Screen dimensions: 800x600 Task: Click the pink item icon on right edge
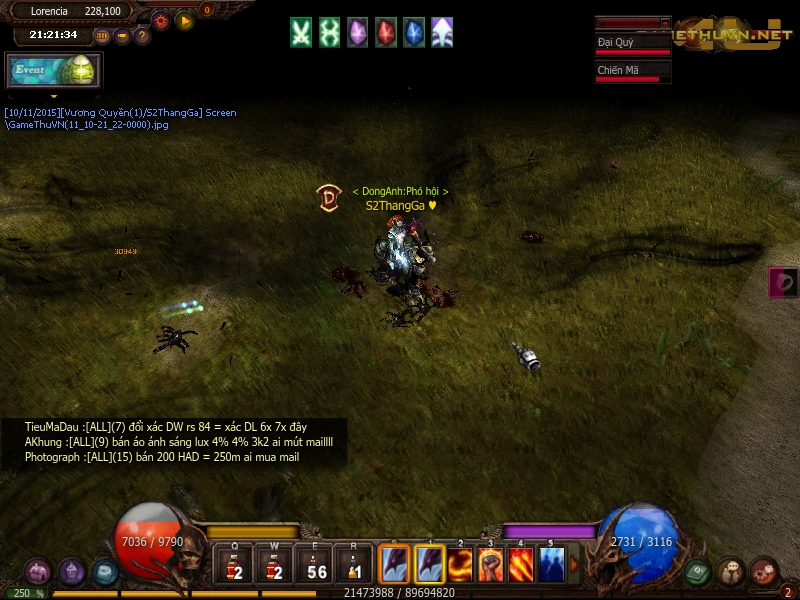785,282
